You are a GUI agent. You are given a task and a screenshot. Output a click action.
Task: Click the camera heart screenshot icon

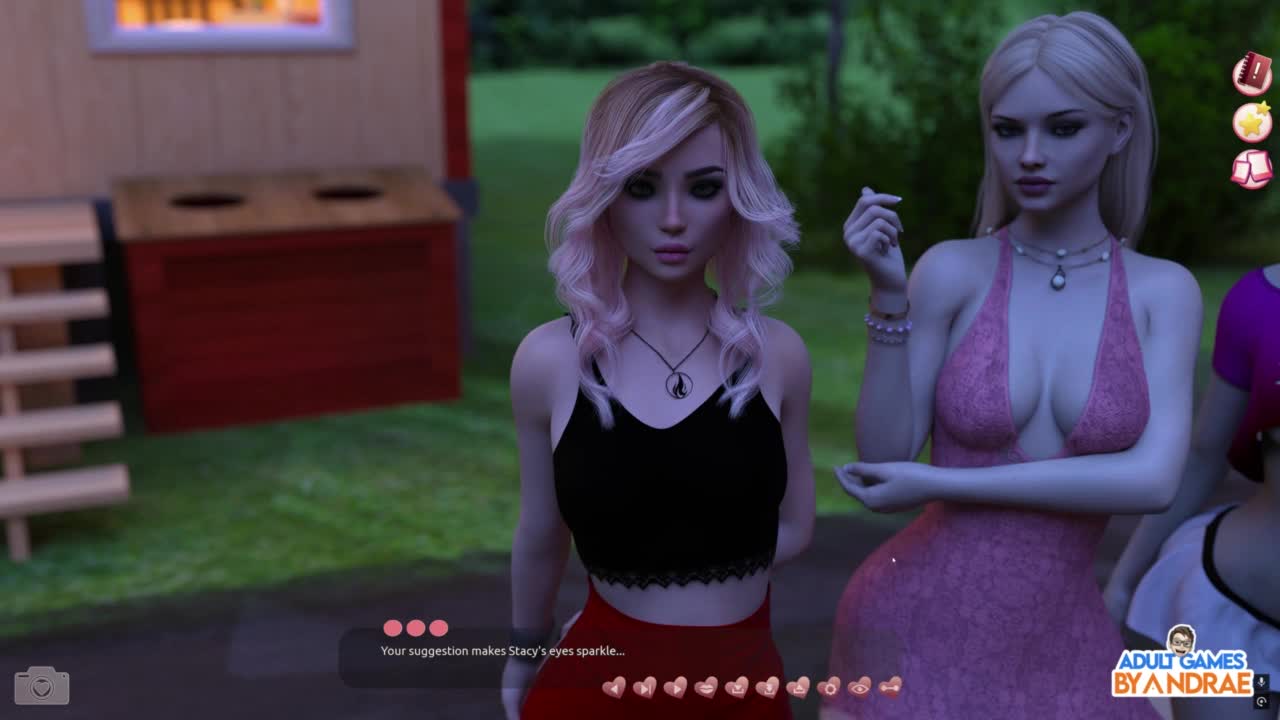42,686
